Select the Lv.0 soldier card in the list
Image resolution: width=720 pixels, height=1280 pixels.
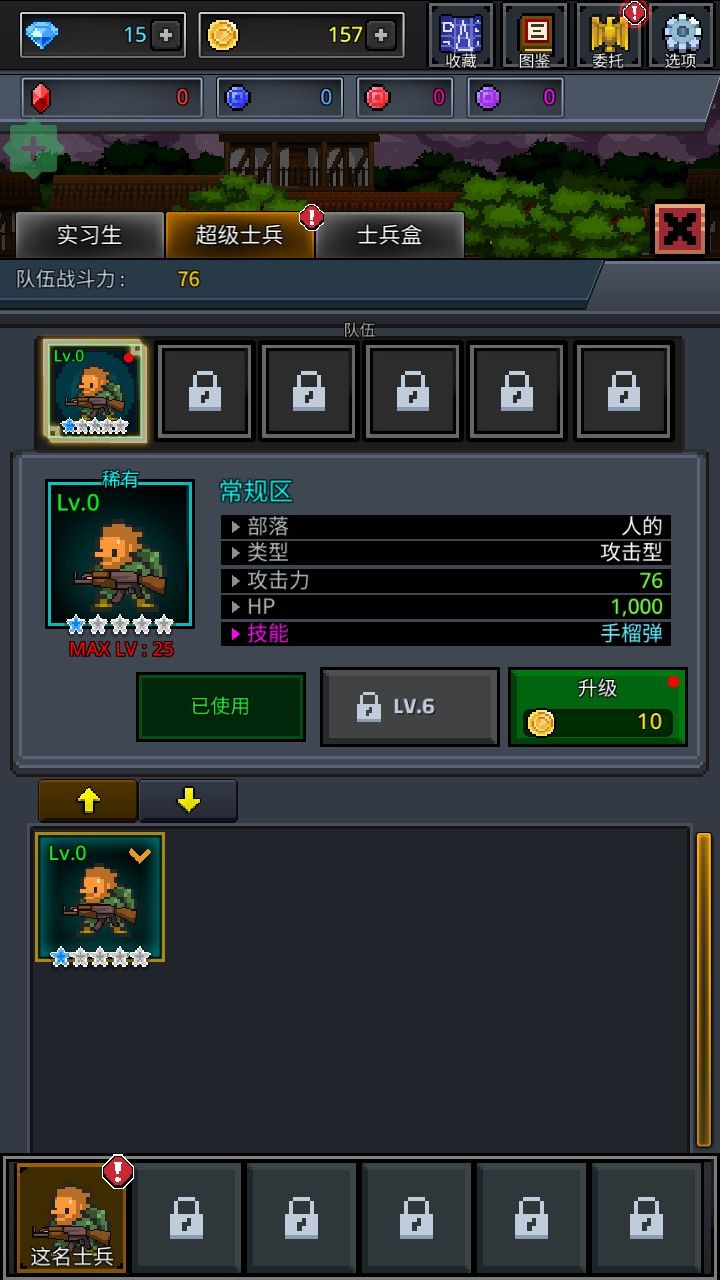[x=100, y=897]
